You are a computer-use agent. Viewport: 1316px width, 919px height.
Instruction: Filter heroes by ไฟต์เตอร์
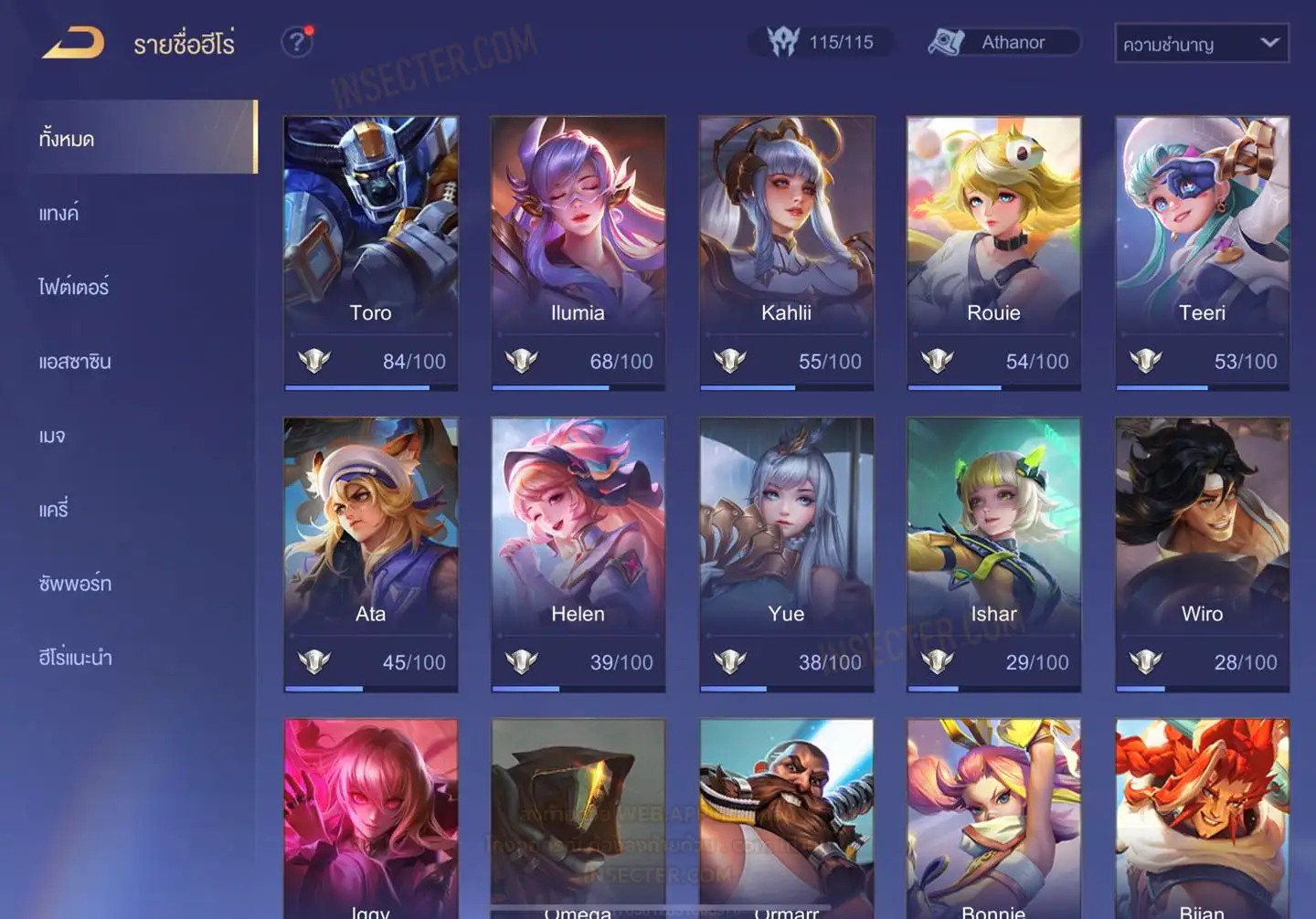[74, 287]
